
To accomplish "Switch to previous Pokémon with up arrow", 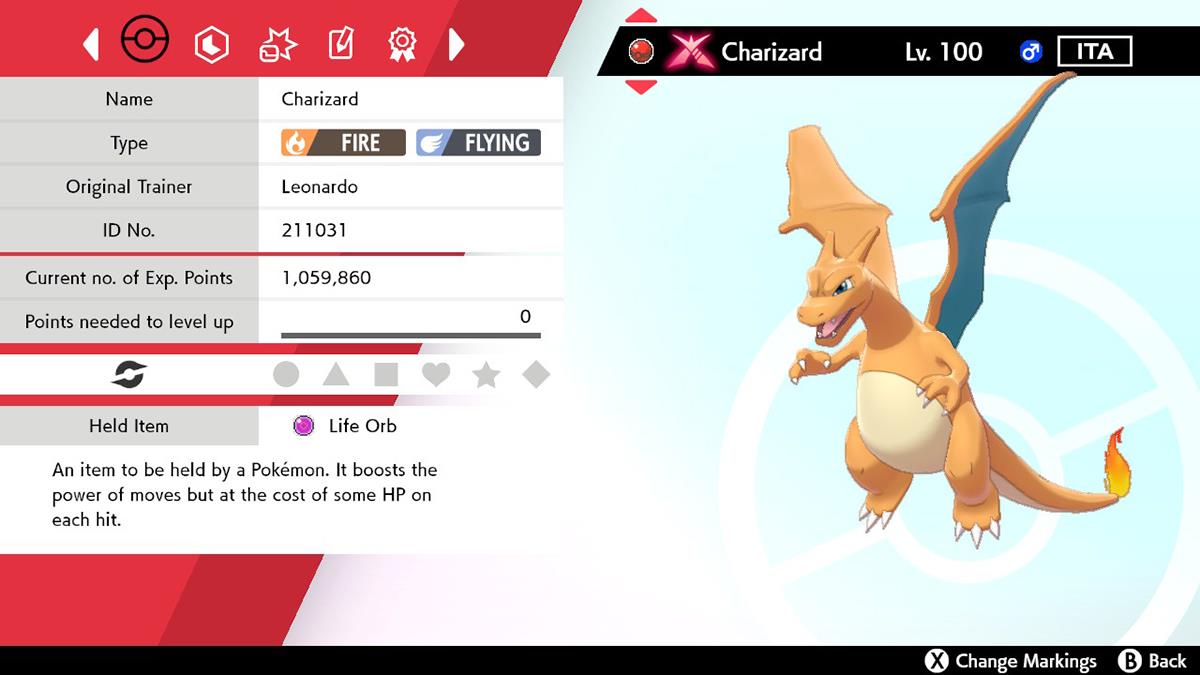I will pos(641,17).
